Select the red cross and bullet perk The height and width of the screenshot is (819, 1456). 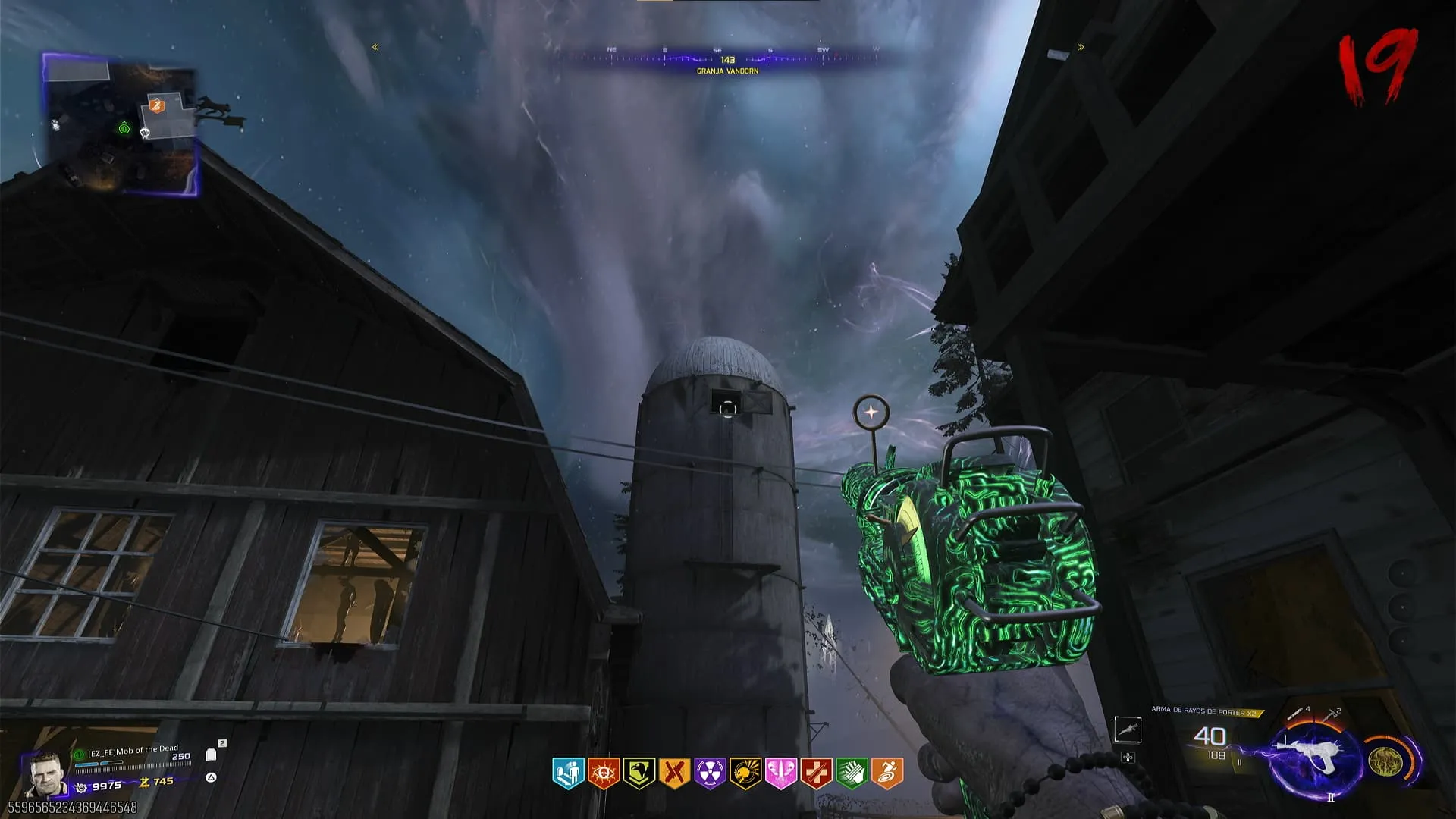click(816, 773)
